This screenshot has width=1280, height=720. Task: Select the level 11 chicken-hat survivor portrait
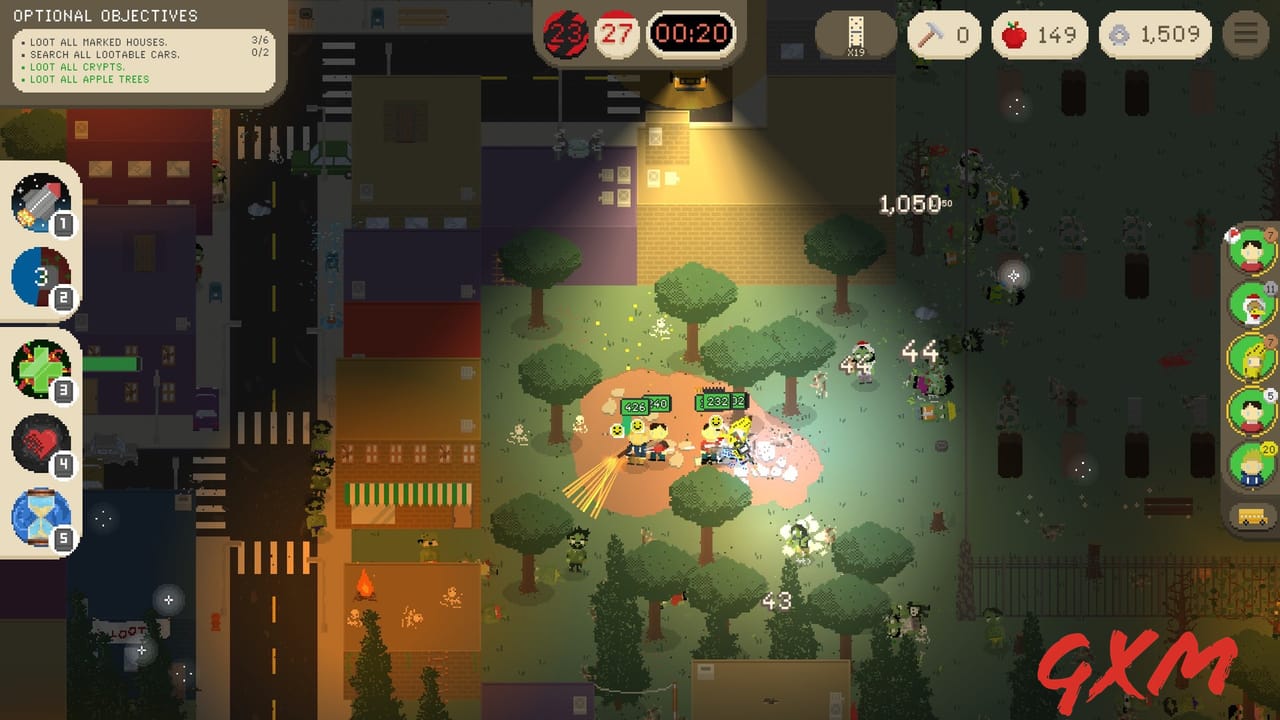[1247, 305]
